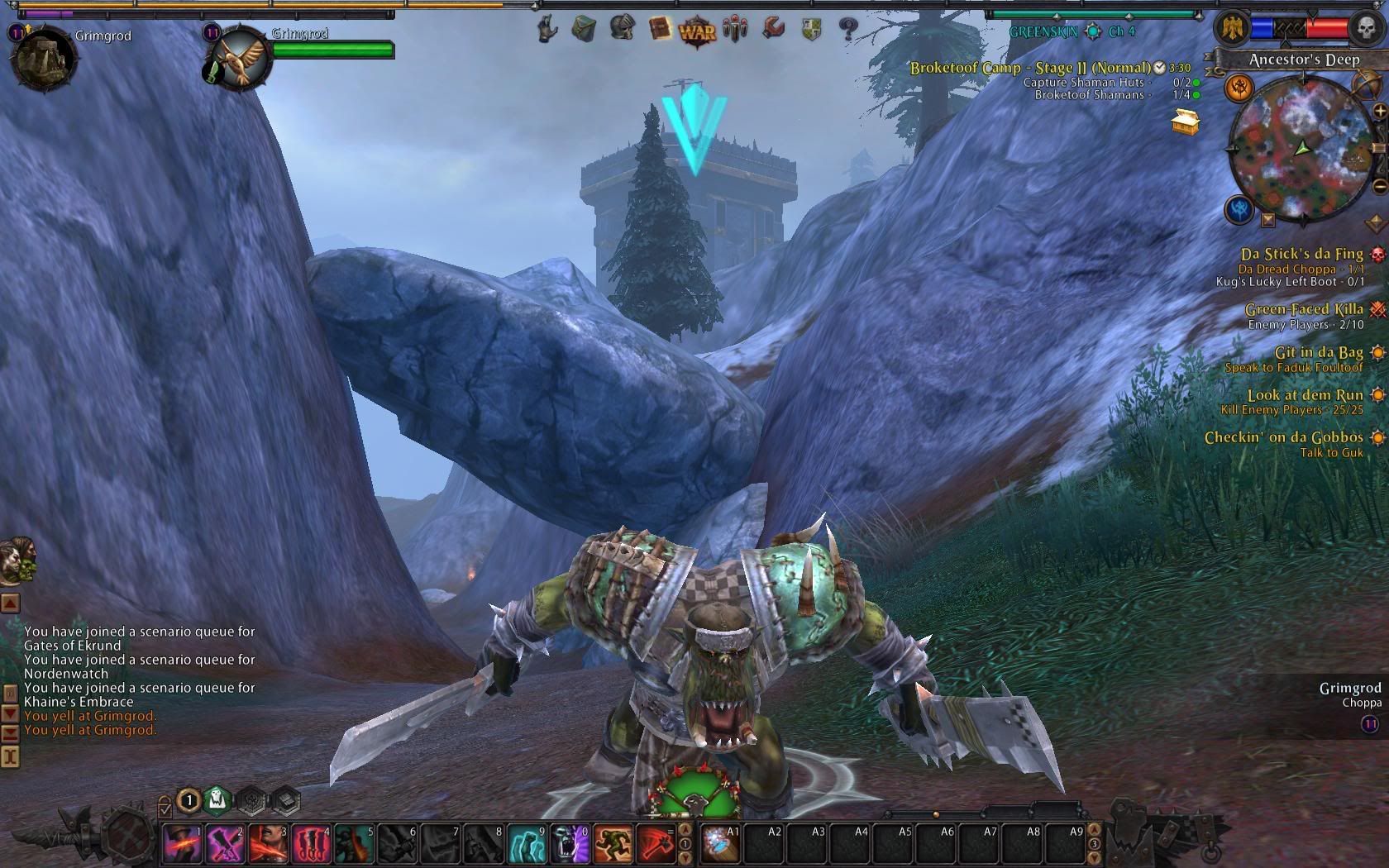Image resolution: width=1389 pixels, height=868 pixels.
Task: Open the public quest loot chest icon
Action: pos(1185,122)
